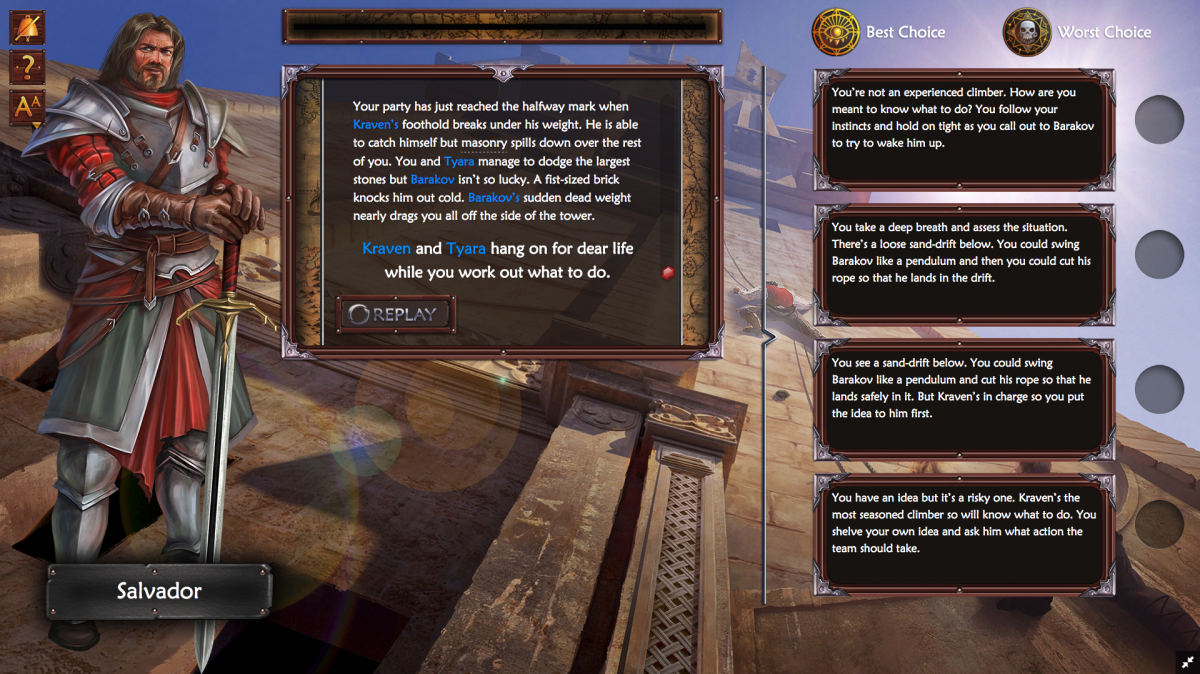Replay the narration with the REPLAY button
1200x674 pixels.
(x=395, y=314)
